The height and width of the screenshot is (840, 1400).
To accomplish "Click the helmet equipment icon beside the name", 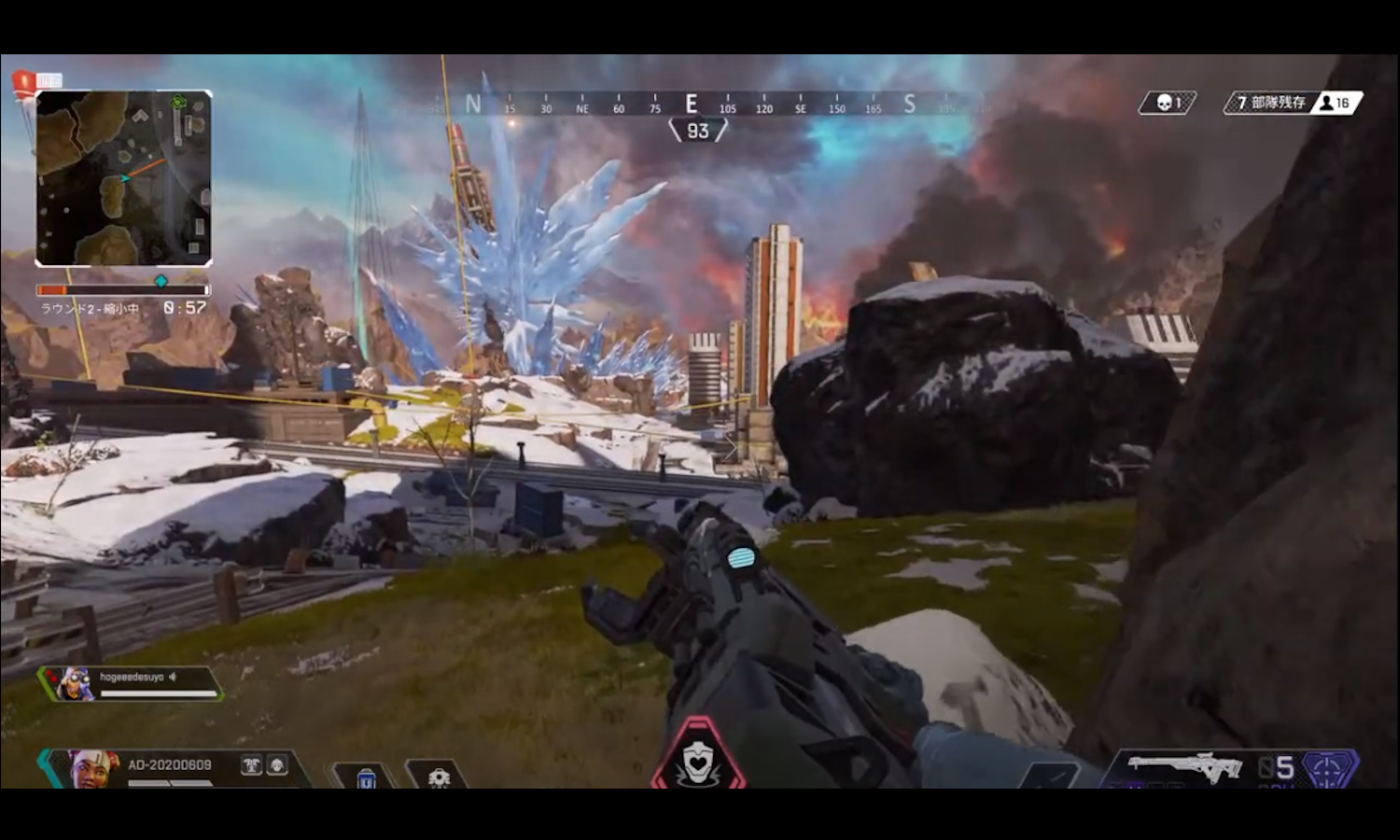I will click(x=277, y=765).
